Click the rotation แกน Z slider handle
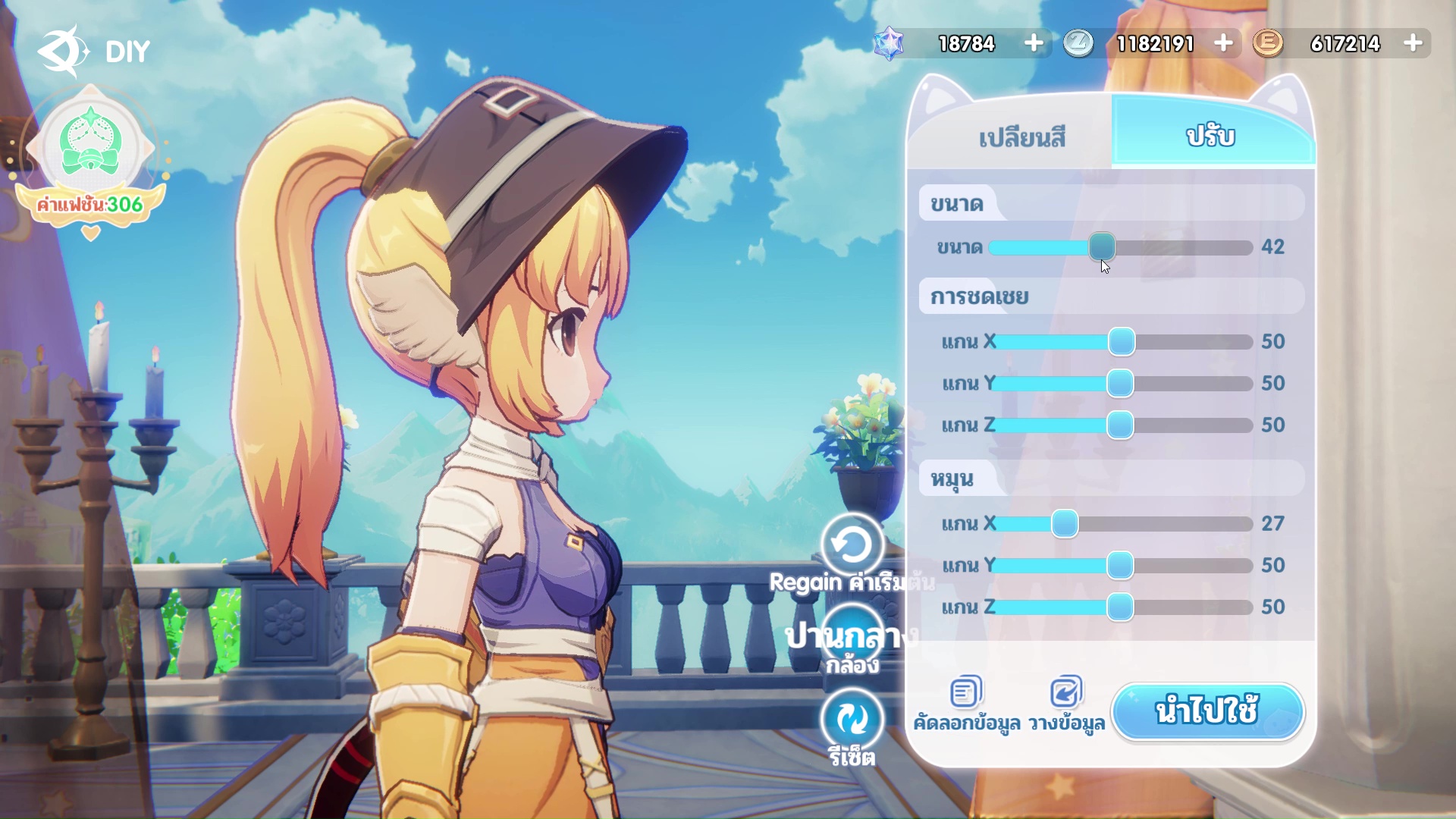 [1120, 607]
